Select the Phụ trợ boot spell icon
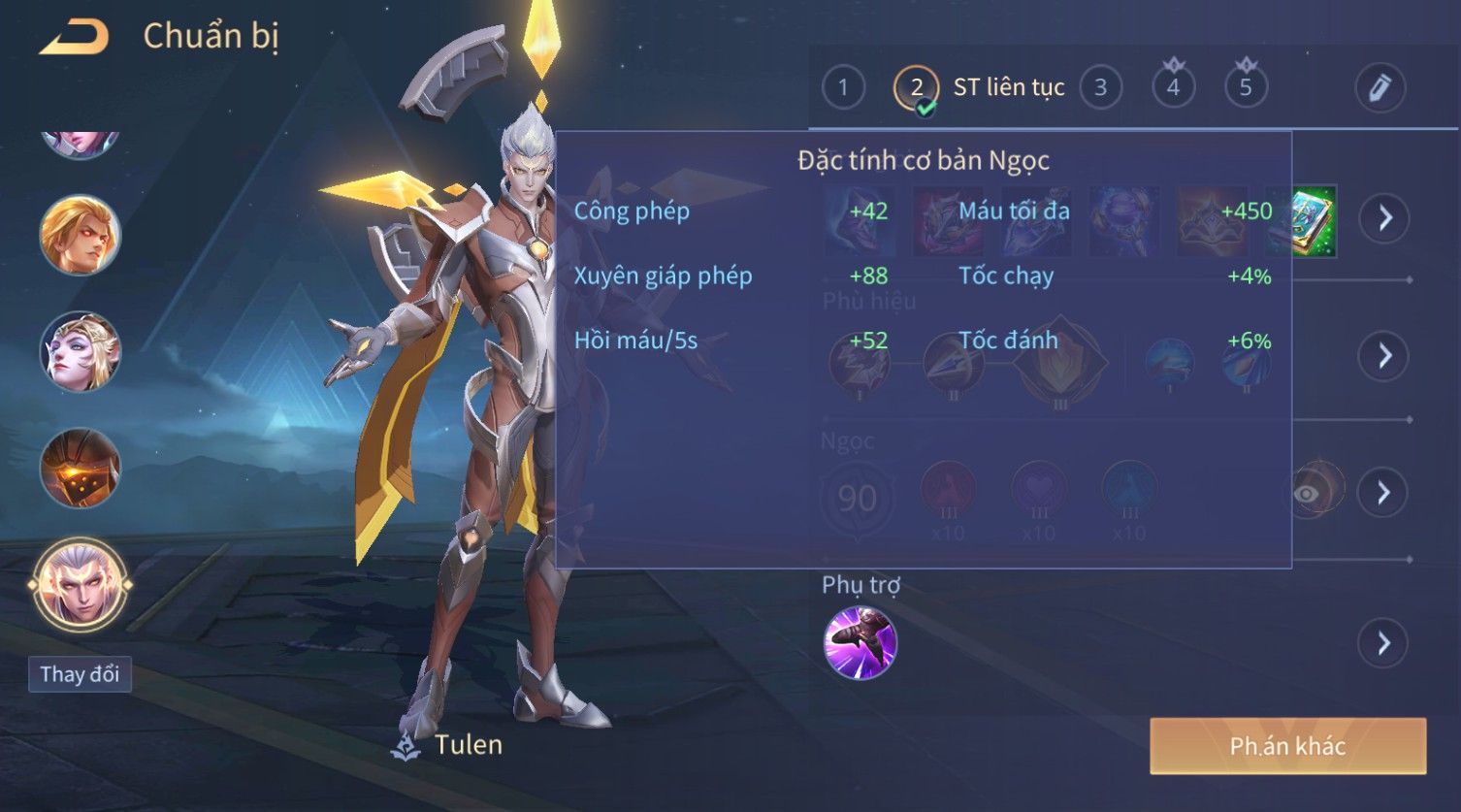This screenshot has height=812, width=1461. (x=860, y=643)
